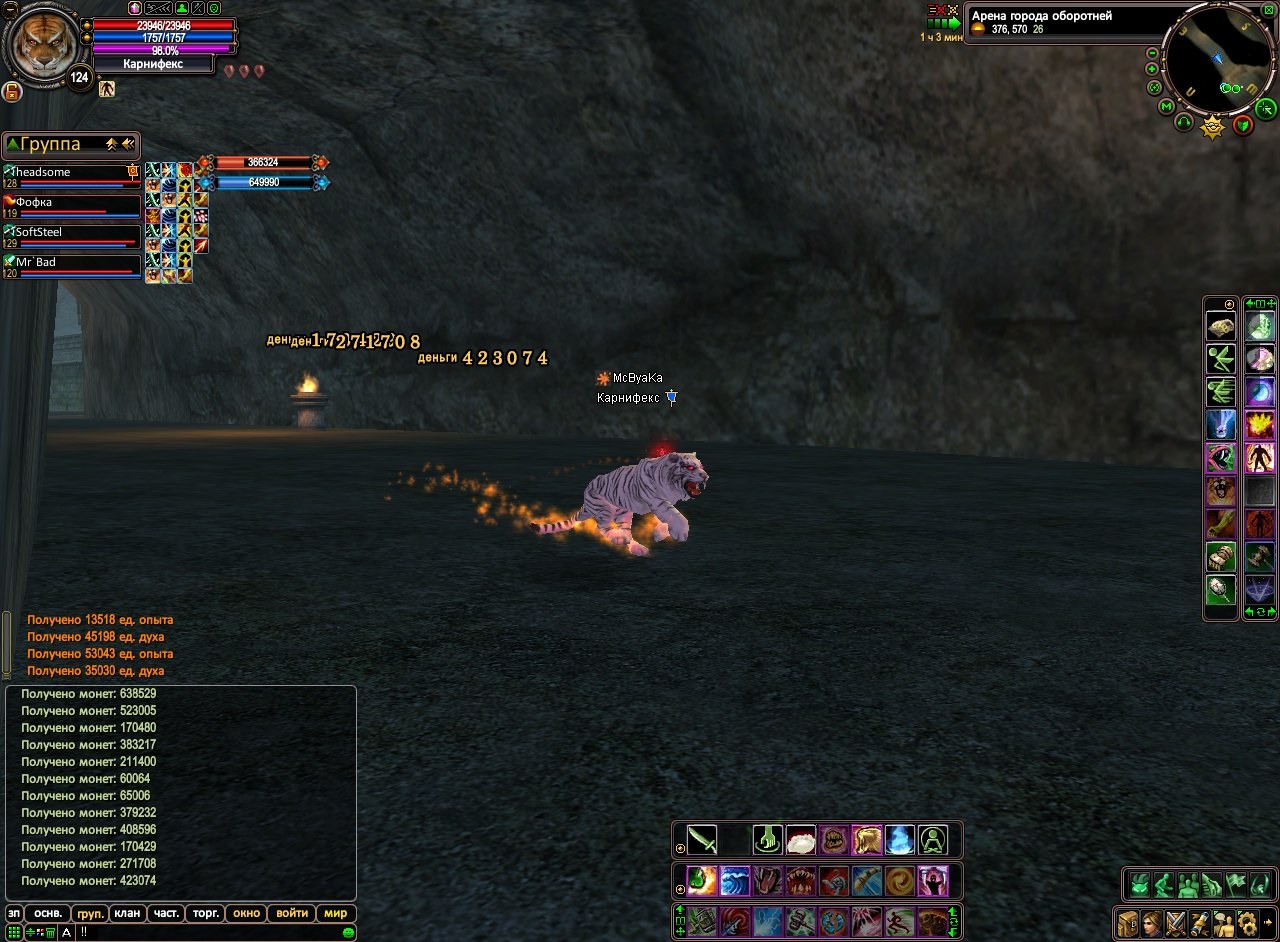
Task: Open the inventory chest icon
Action: click(1128, 921)
